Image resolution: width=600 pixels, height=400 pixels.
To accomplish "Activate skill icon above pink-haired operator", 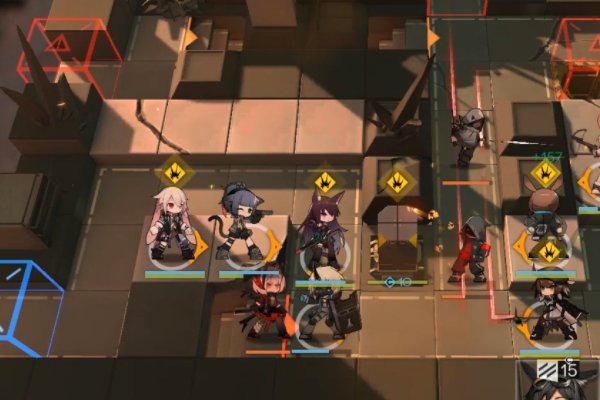I will (174, 172).
